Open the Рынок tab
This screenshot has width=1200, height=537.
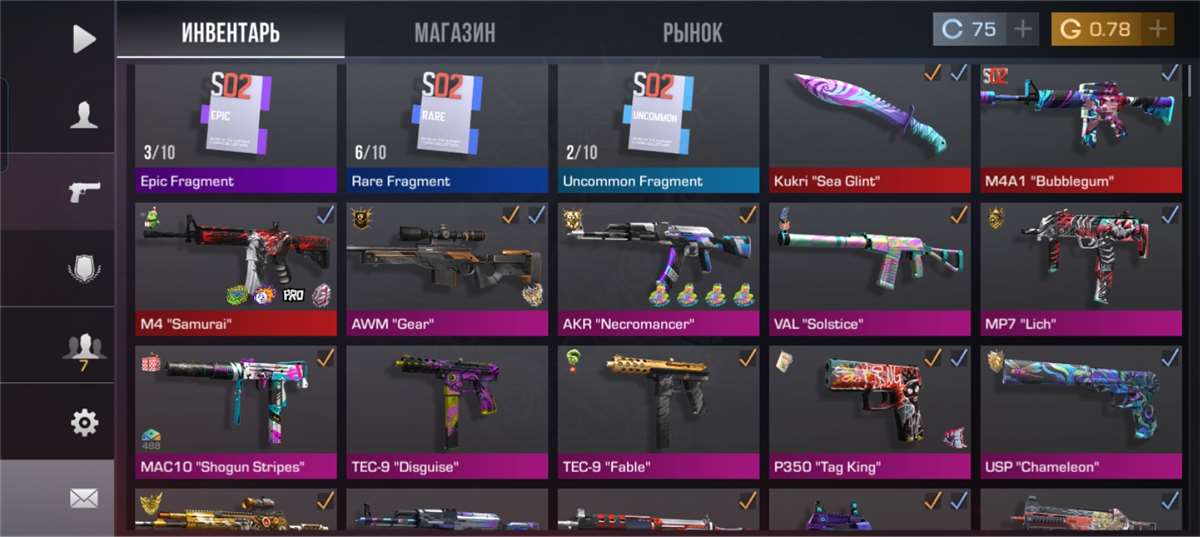[x=692, y=32]
